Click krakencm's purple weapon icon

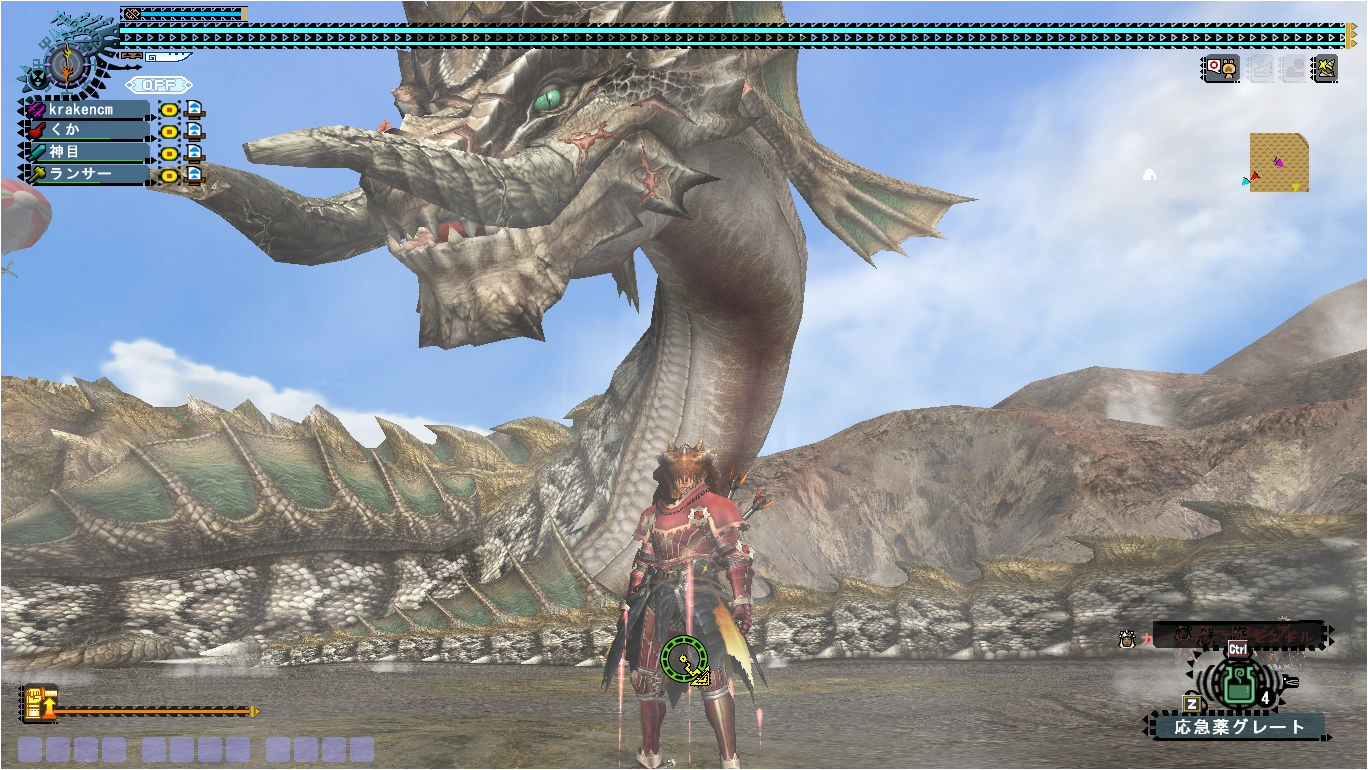coord(35,110)
